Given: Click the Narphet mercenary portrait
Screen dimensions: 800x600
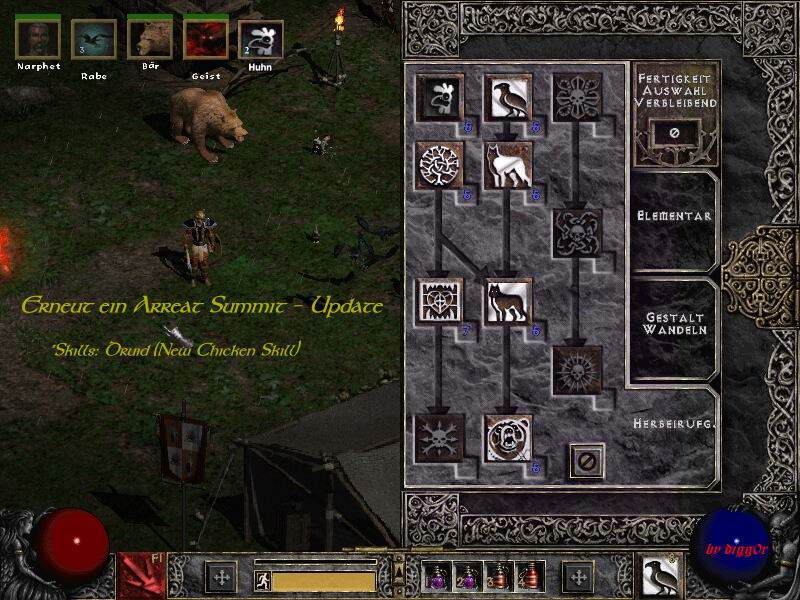Looking at the screenshot, I should coord(38,39).
